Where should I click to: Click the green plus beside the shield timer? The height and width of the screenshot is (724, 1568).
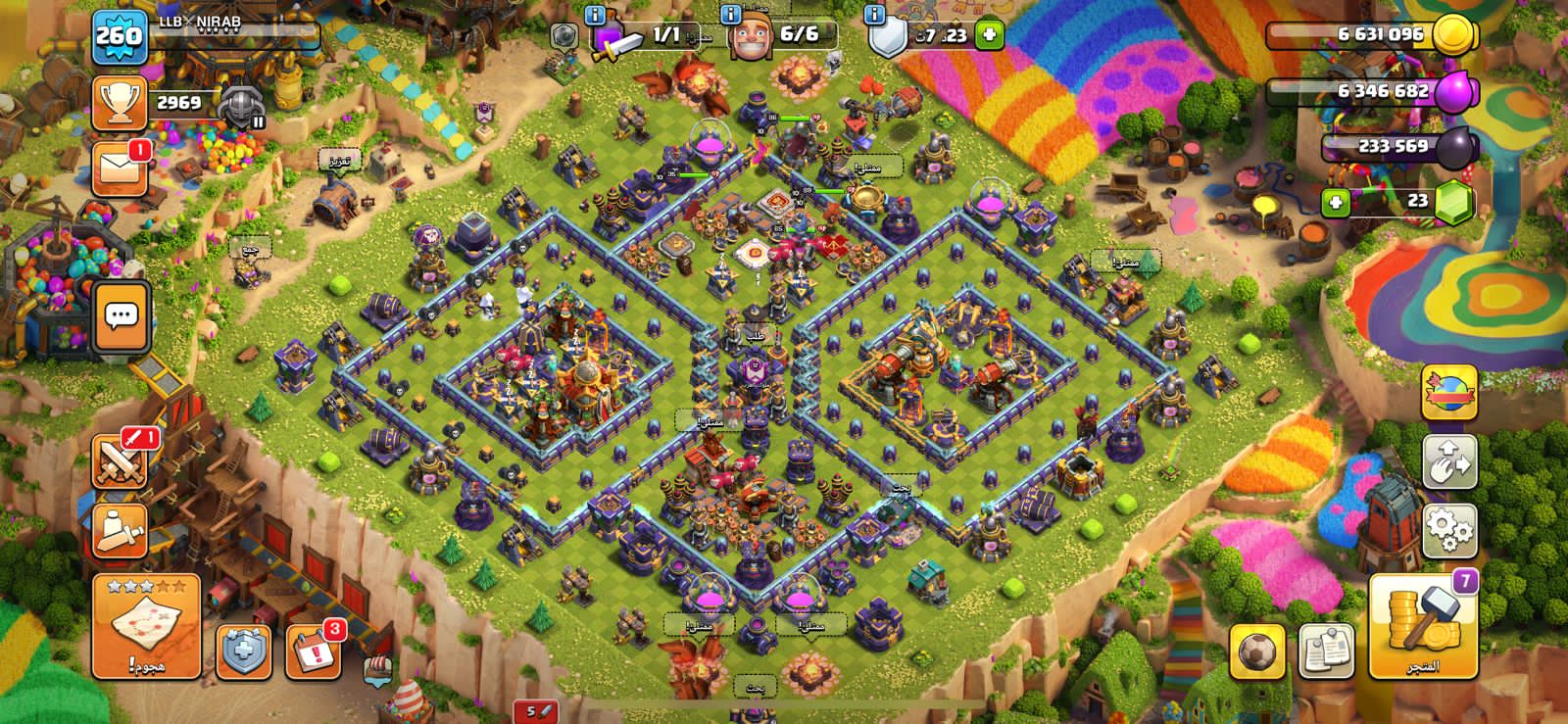989,35
